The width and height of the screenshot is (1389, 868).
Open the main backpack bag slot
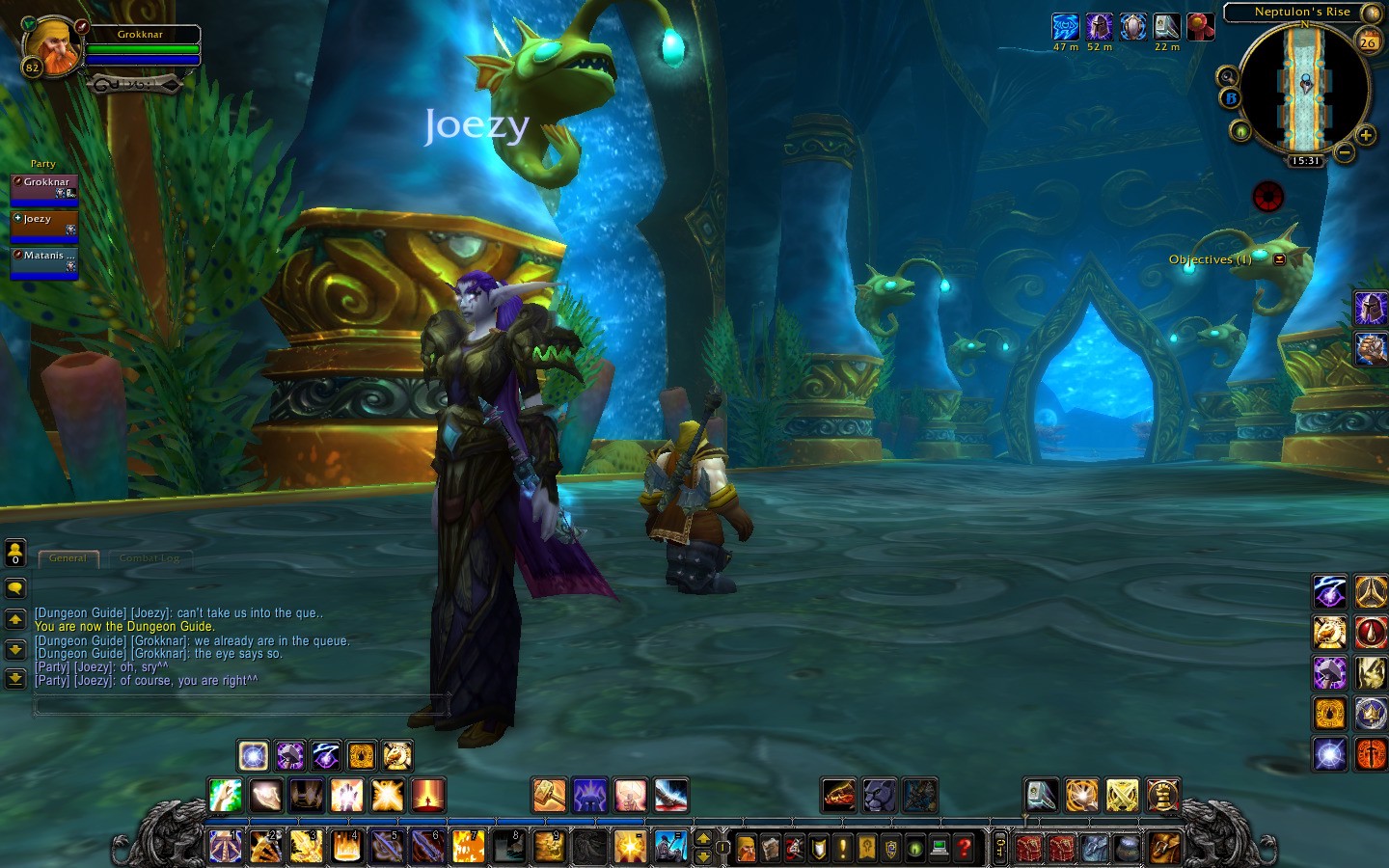1165,848
